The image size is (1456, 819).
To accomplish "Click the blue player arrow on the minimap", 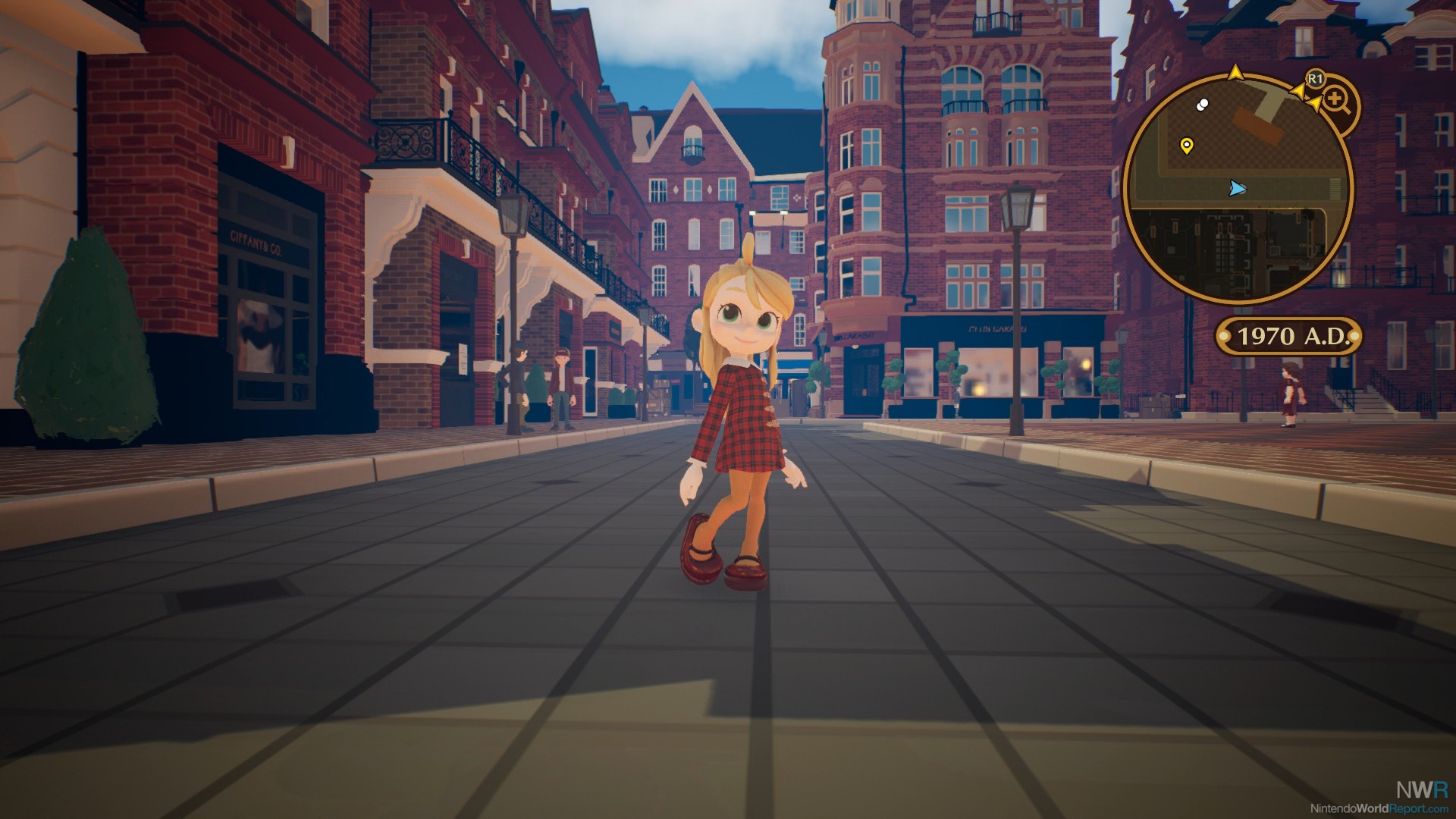I will pos(1238,187).
